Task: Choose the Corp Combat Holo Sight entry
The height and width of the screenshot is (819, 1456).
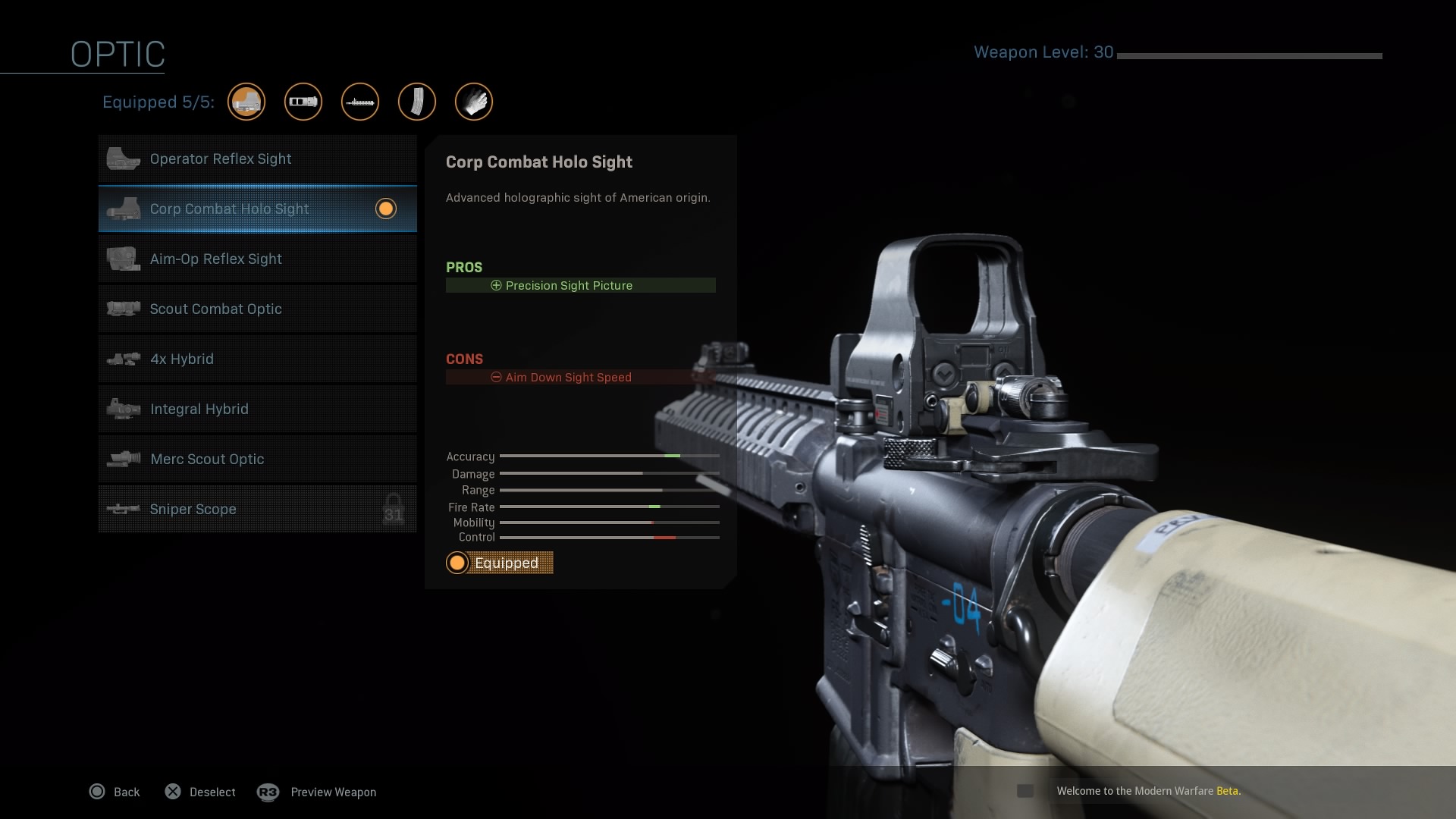Action: [x=257, y=209]
